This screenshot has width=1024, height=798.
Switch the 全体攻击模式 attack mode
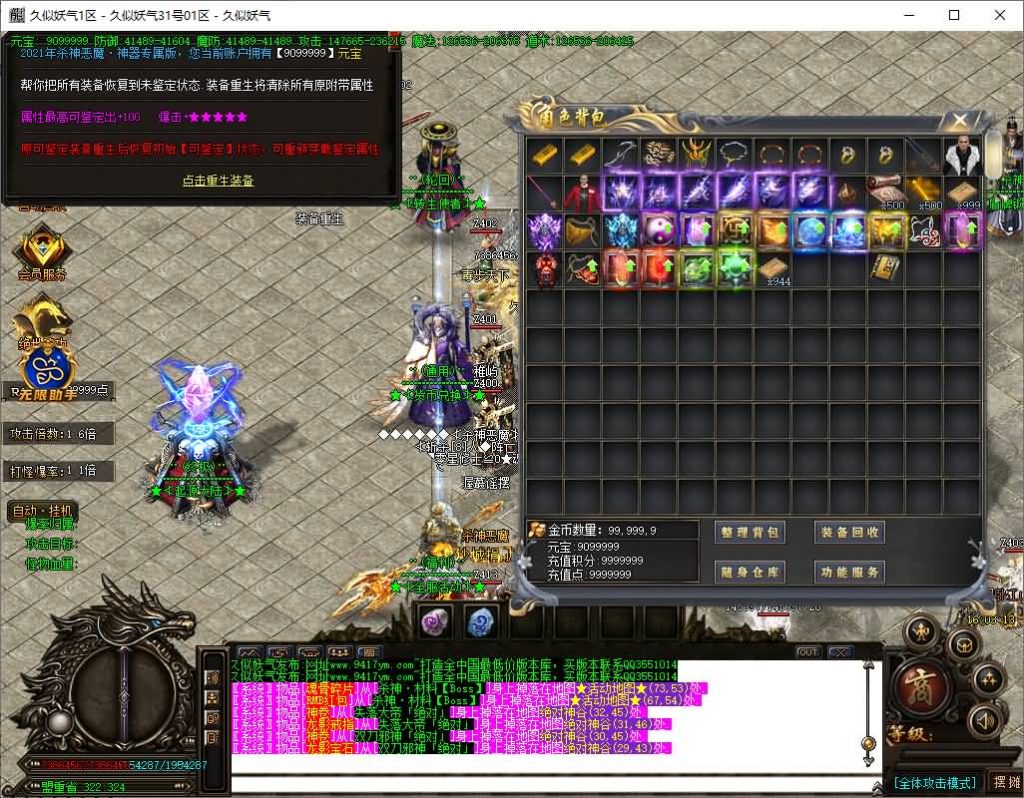(934, 782)
